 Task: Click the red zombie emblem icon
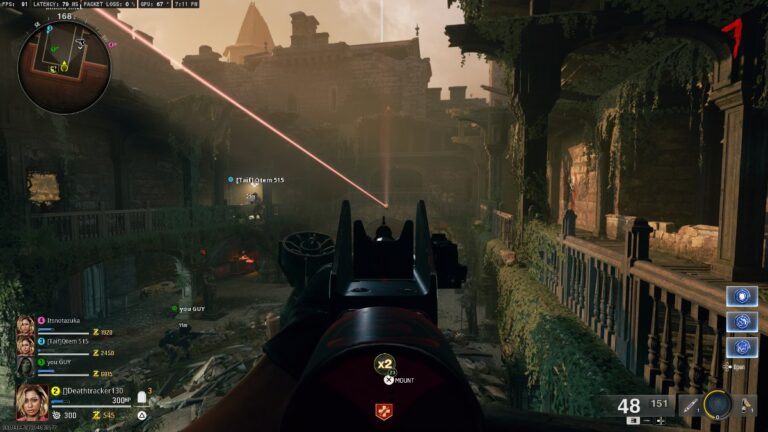pyautogui.click(x=383, y=411)
